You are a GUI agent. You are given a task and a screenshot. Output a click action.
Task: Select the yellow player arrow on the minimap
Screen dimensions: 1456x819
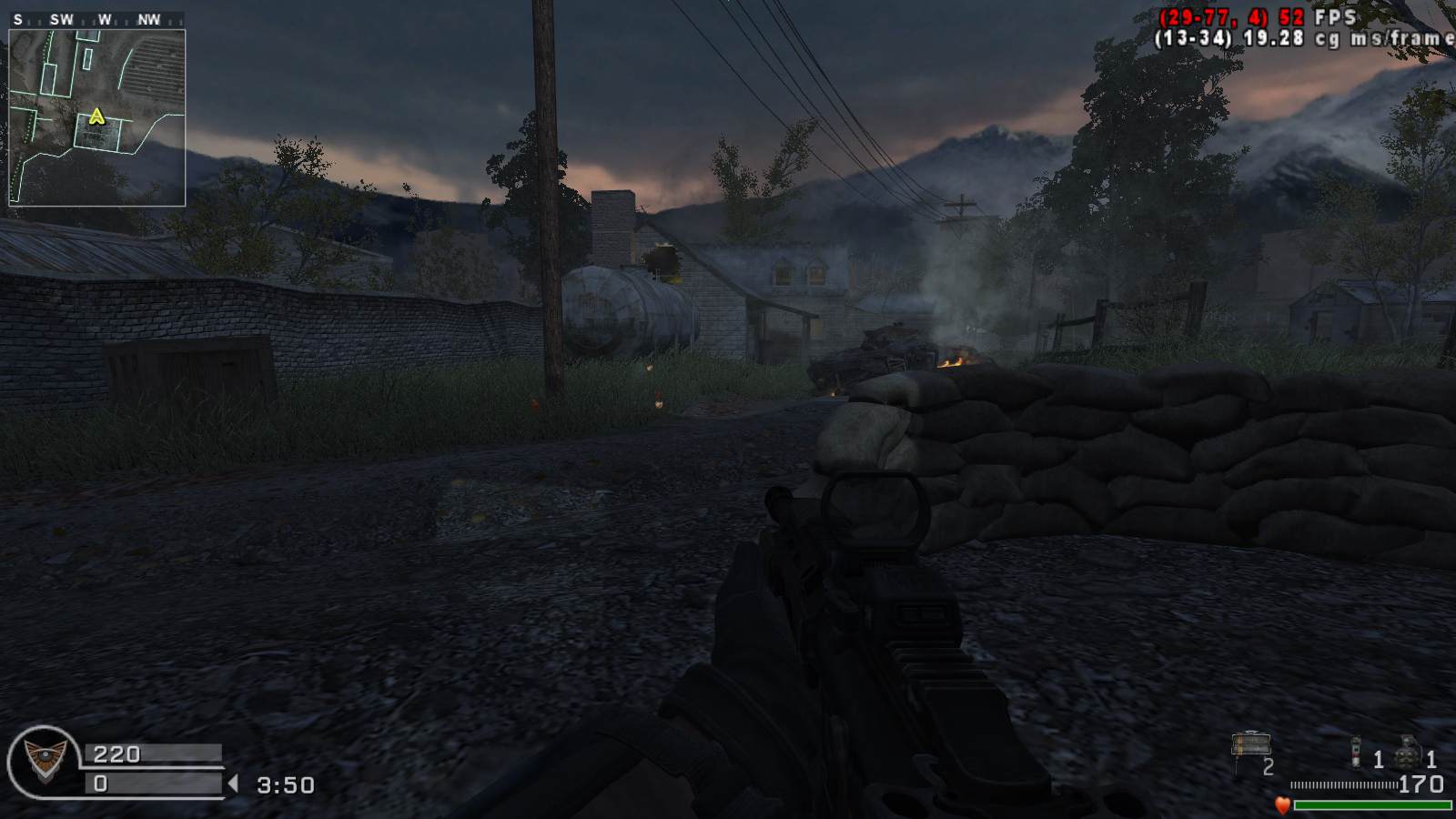[x=97, y=116]
